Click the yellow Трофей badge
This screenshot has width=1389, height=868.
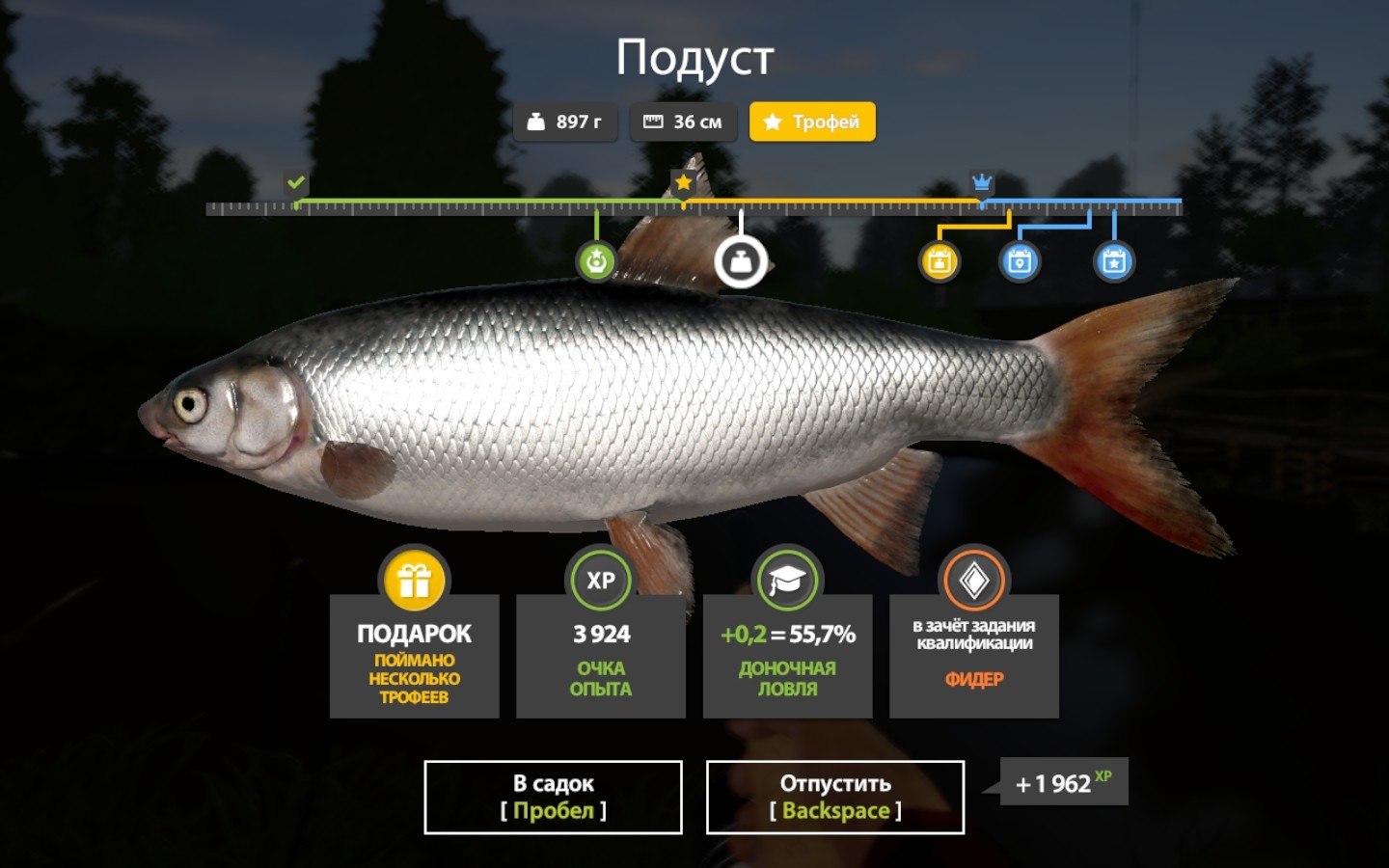pyautogui.click(x=812, y=122)
